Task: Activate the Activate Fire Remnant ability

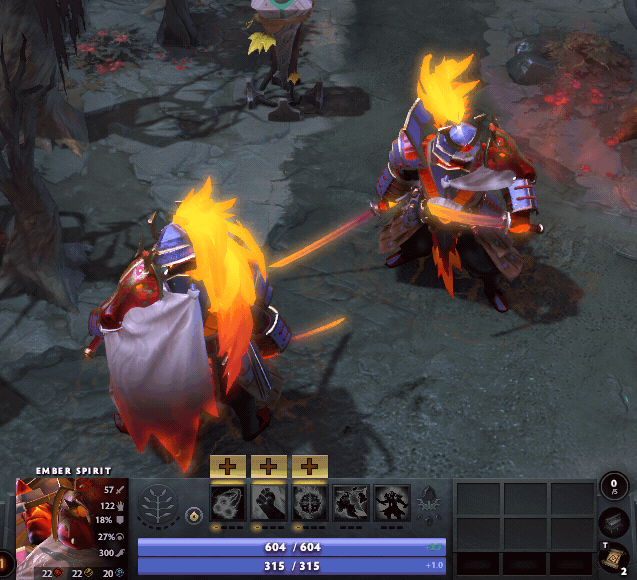Action: click(x=352, y=502)
